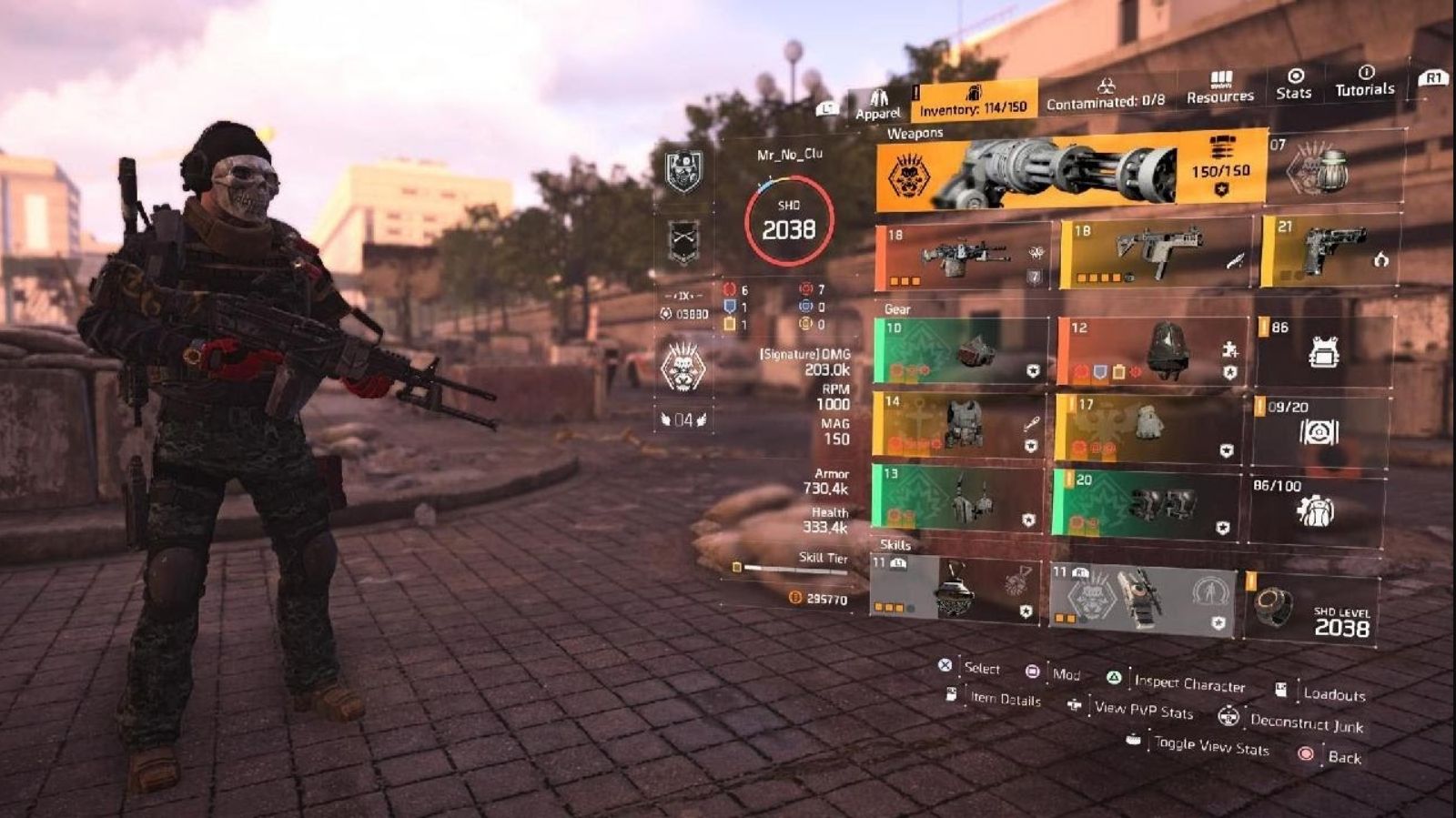Select the pistol sidearm slot
Viewport: 1456px width, 818px height.
tap(1330, 249)
